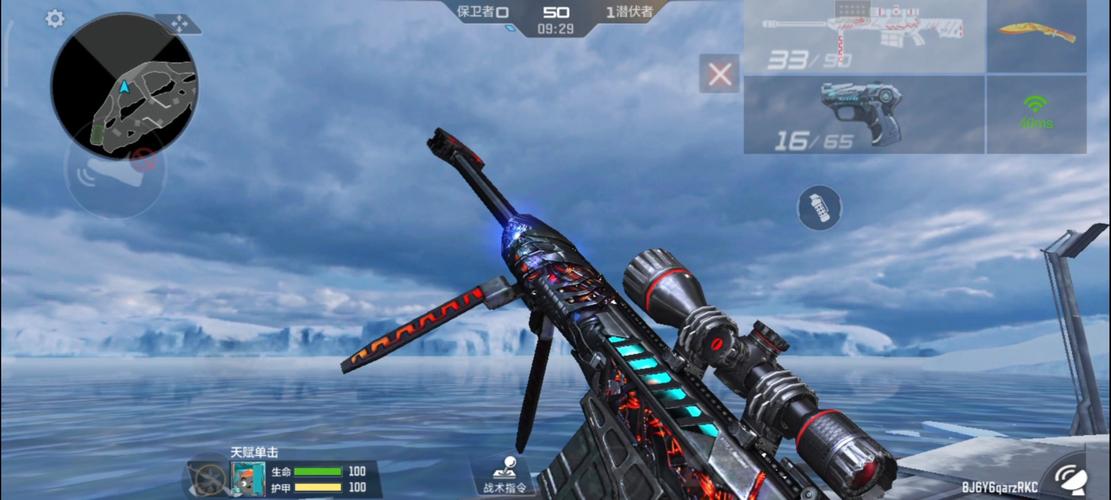This screenshot has height=500, width=1111.
Task: Equip the golden knife melee slot
Action: [1036, 34]
